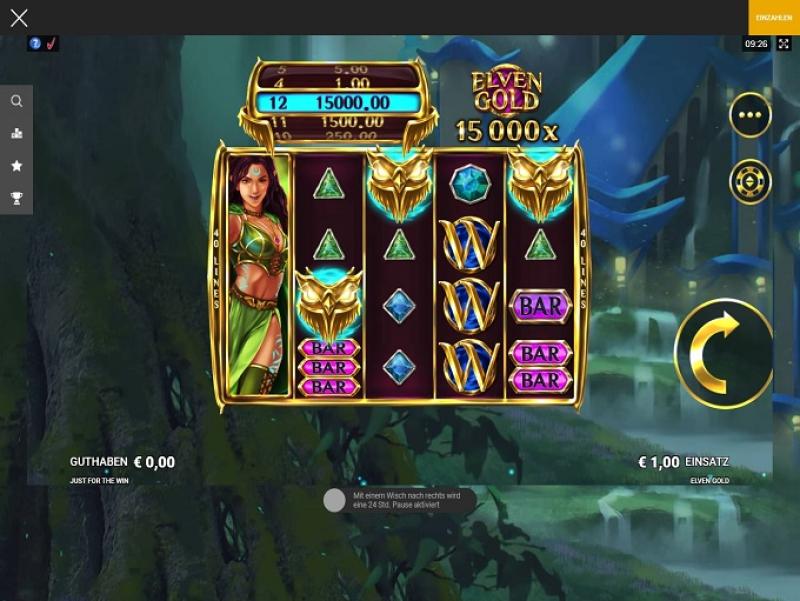The width and height of the screenshot is (800, 601).
Task: Open the podium leaderboard icon in the sidebar
Action: pyautogui.click(x=16, y=133)
